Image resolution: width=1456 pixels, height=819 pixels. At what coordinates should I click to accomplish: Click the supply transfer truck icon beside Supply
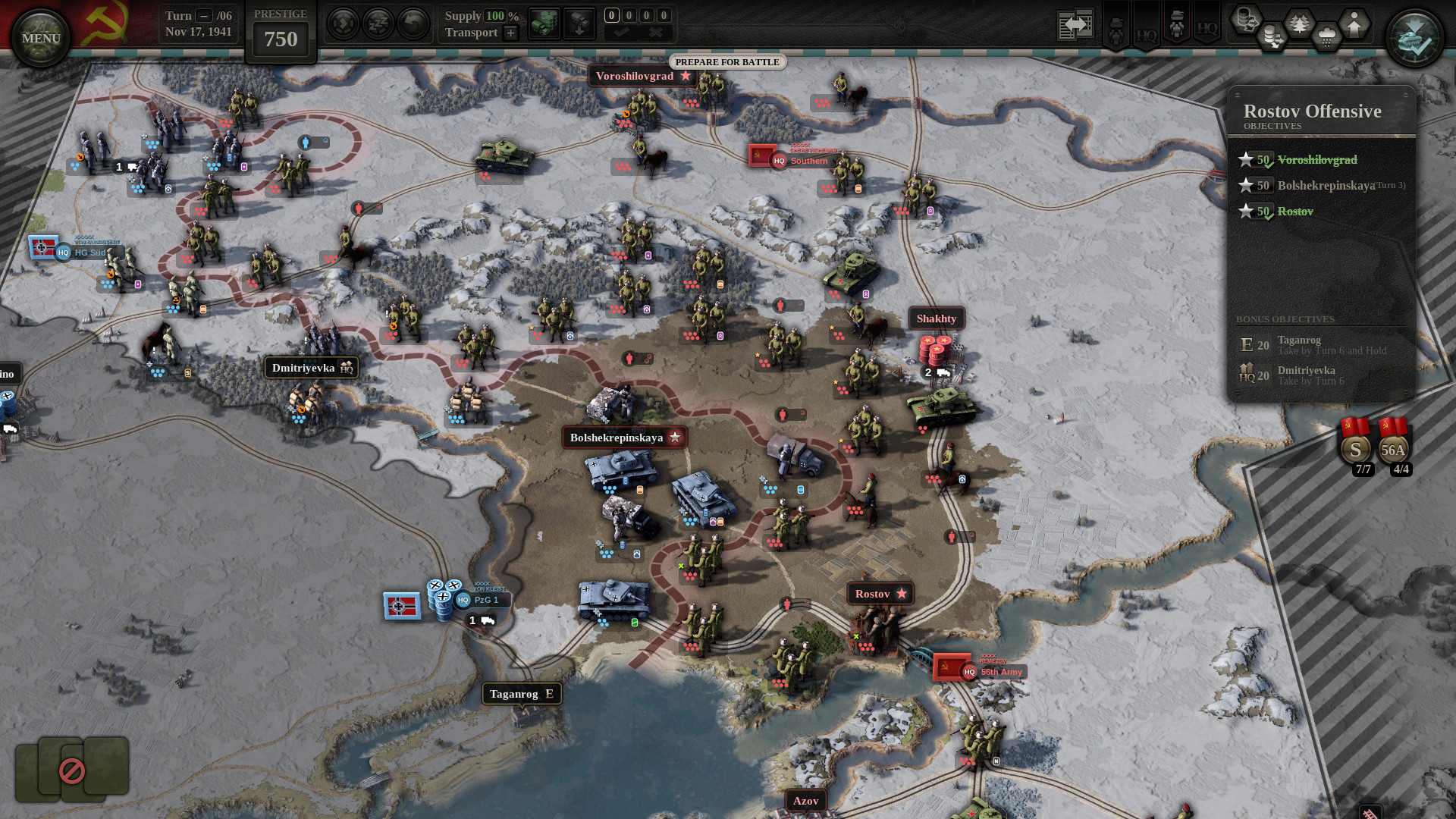[x=545, y=23]
